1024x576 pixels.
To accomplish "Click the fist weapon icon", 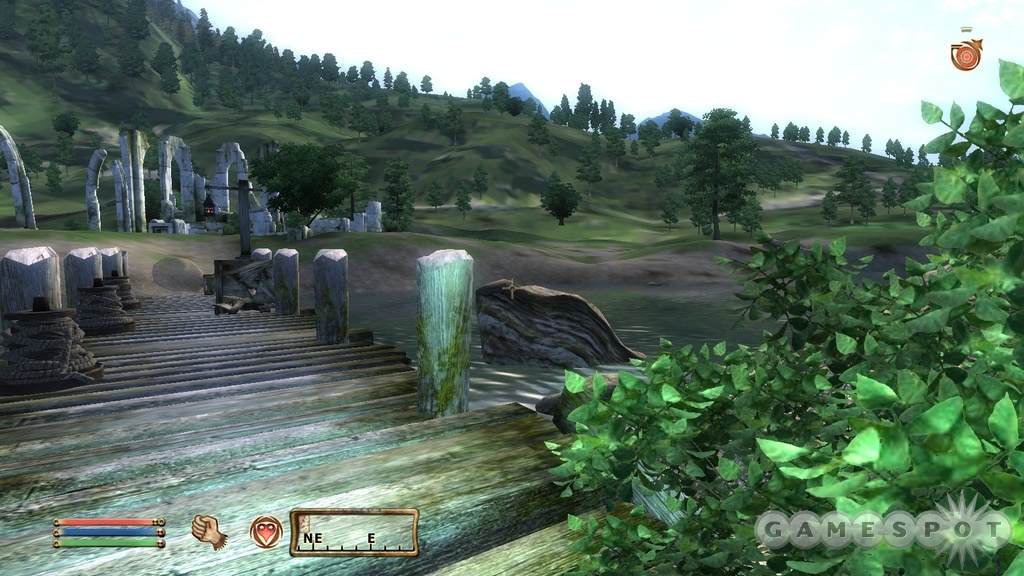I will coord(209,531).
